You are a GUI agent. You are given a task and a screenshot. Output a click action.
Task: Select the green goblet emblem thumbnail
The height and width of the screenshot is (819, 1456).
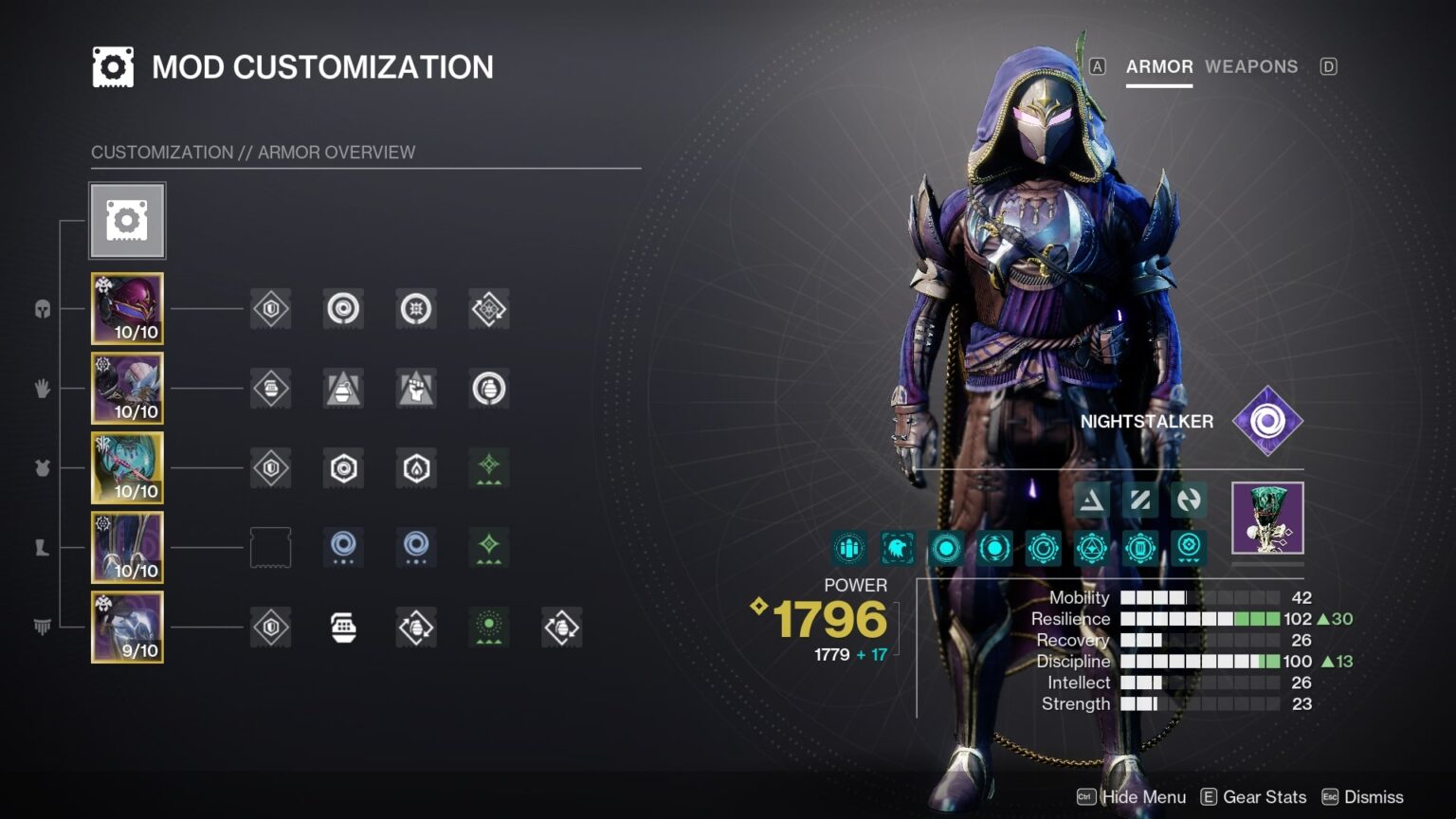click(1267, 518)
